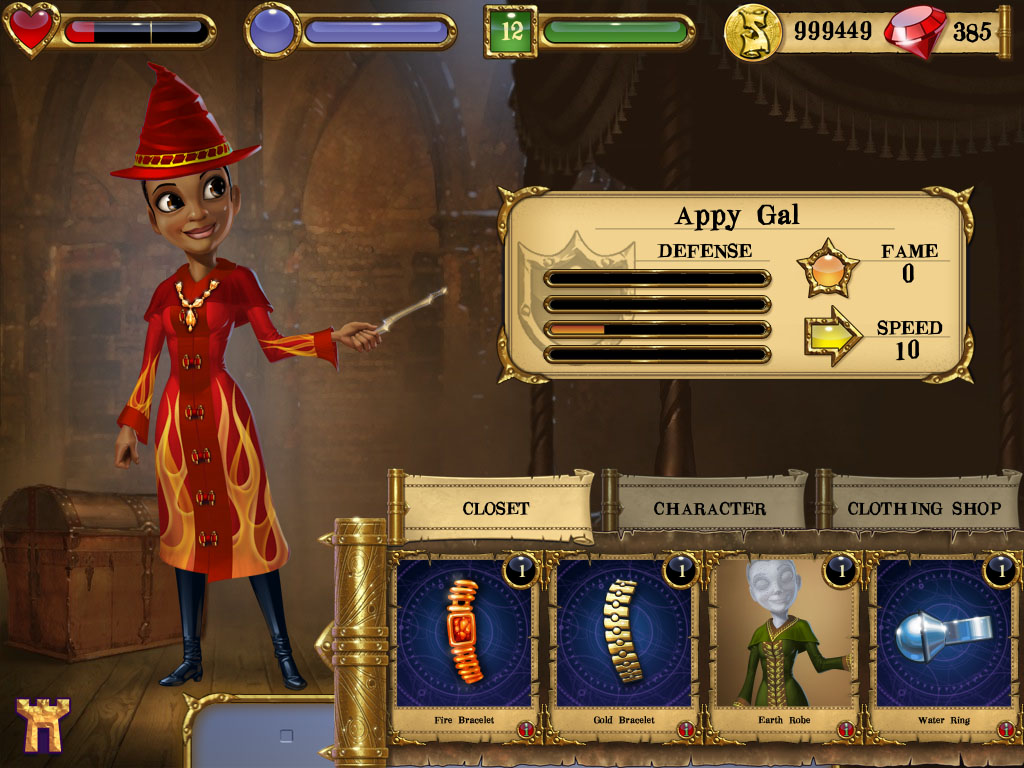This screenshot has height=768, width=1024.
Task: Tap the gold coin currency icon
Action: 753,31
